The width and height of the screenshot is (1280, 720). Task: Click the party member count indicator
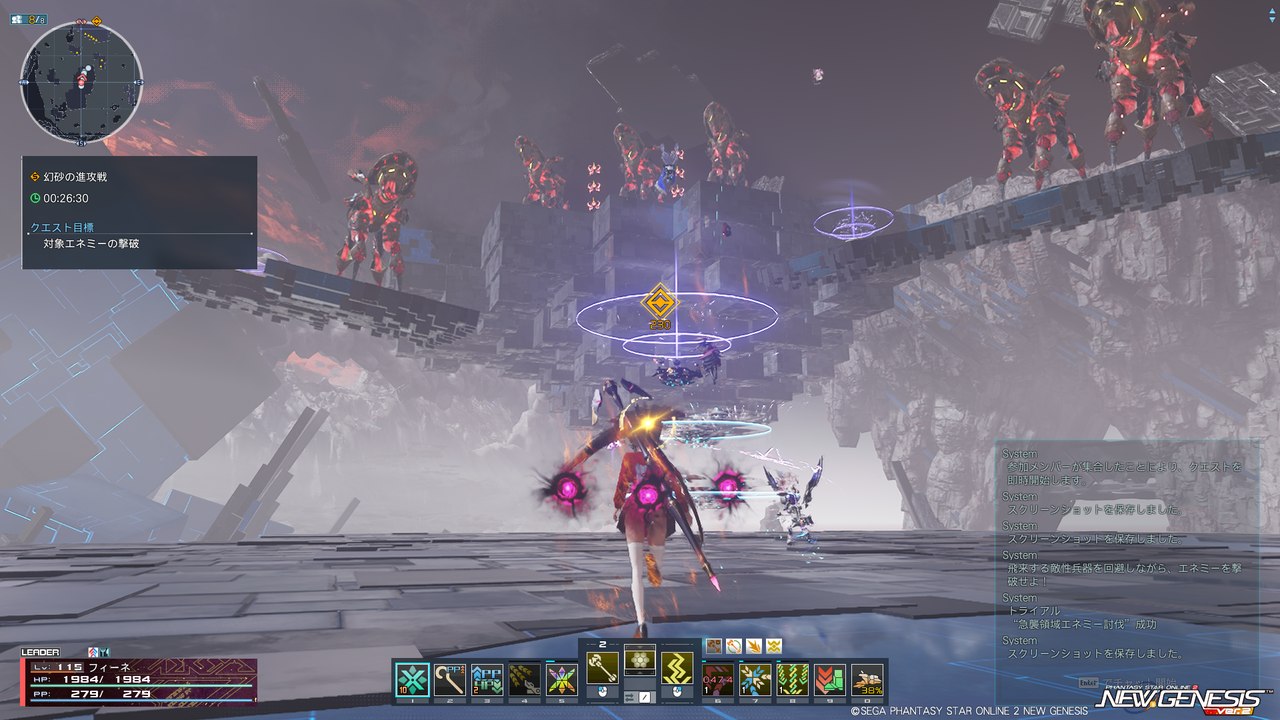pyautogui.click(x=30, y=19)
